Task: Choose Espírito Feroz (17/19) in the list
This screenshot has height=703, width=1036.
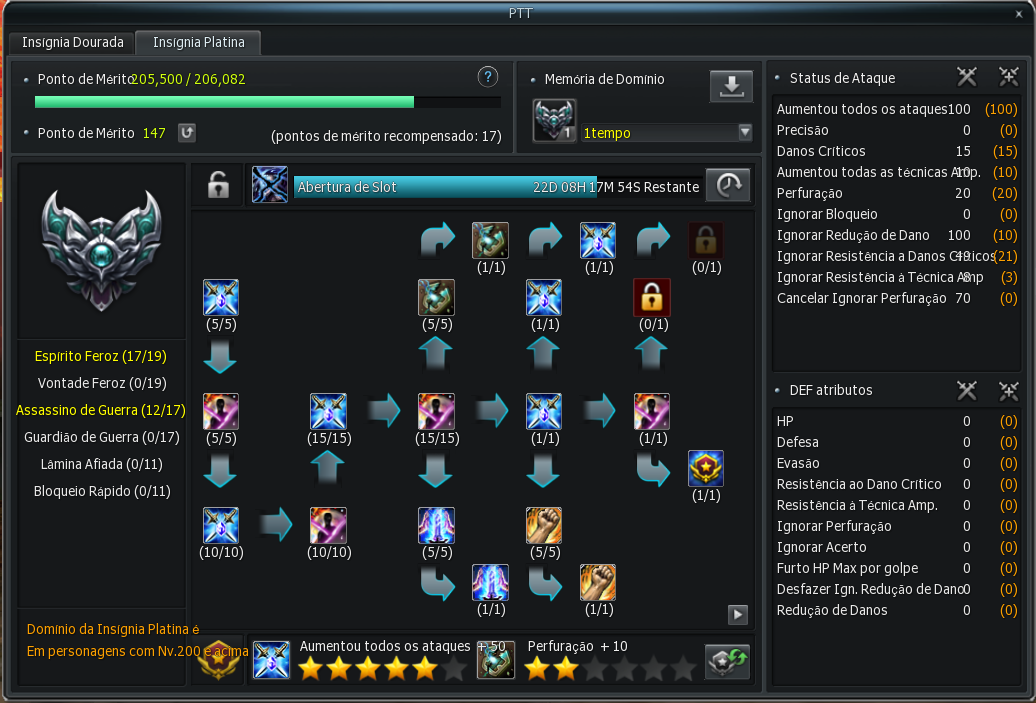Action: click(100, 356)
